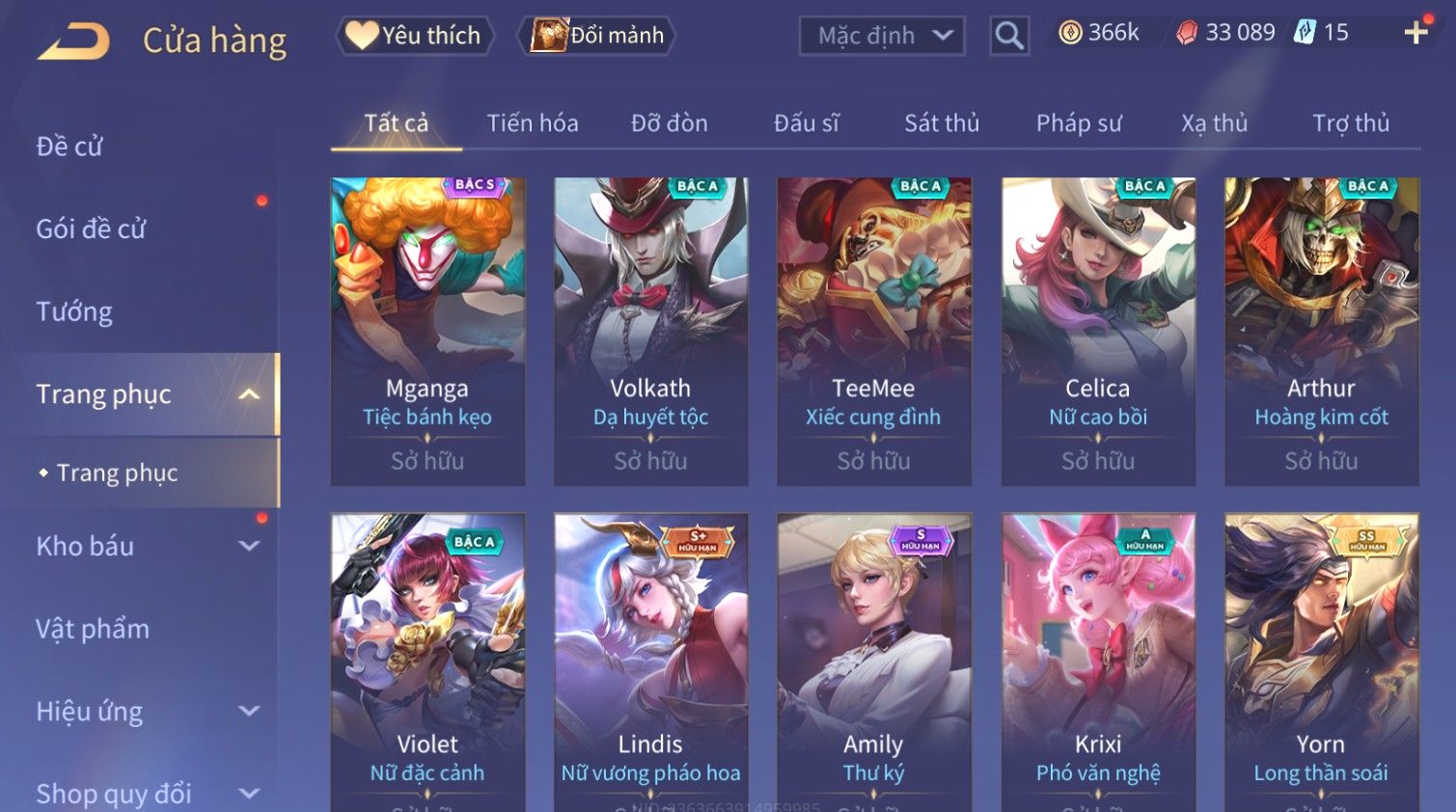The width and height of the screenshot is (1456, 812).
Task: Open the Đổi mảnh exchange
Action: 597,36
